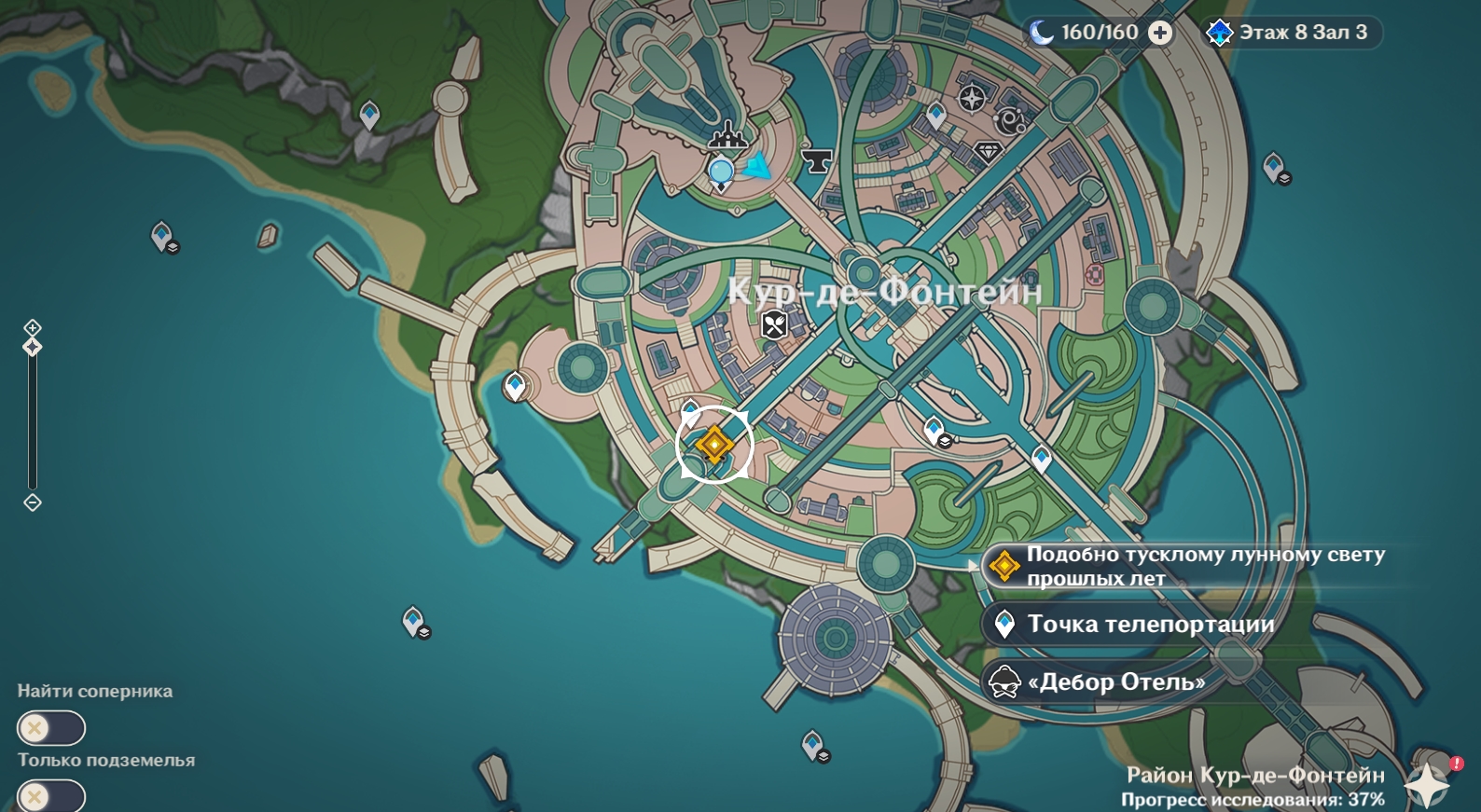Click the orange quest marker on the map
The width and height of the screenshot is (1481, 812).
click(714, 445)
